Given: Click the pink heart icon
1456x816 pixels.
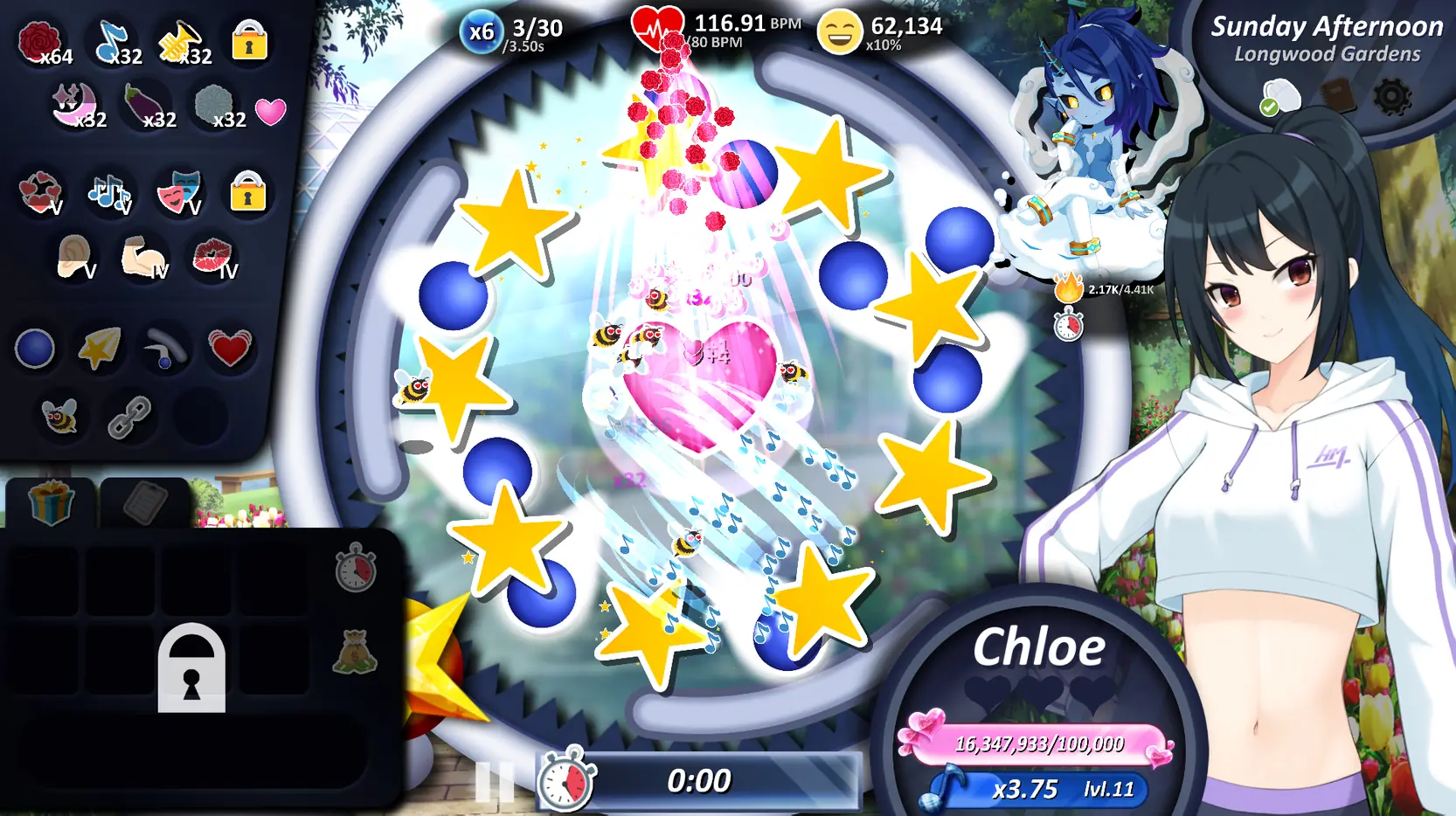Looking at the screenshot, I should pyautogui.click(x=271, y=111).
